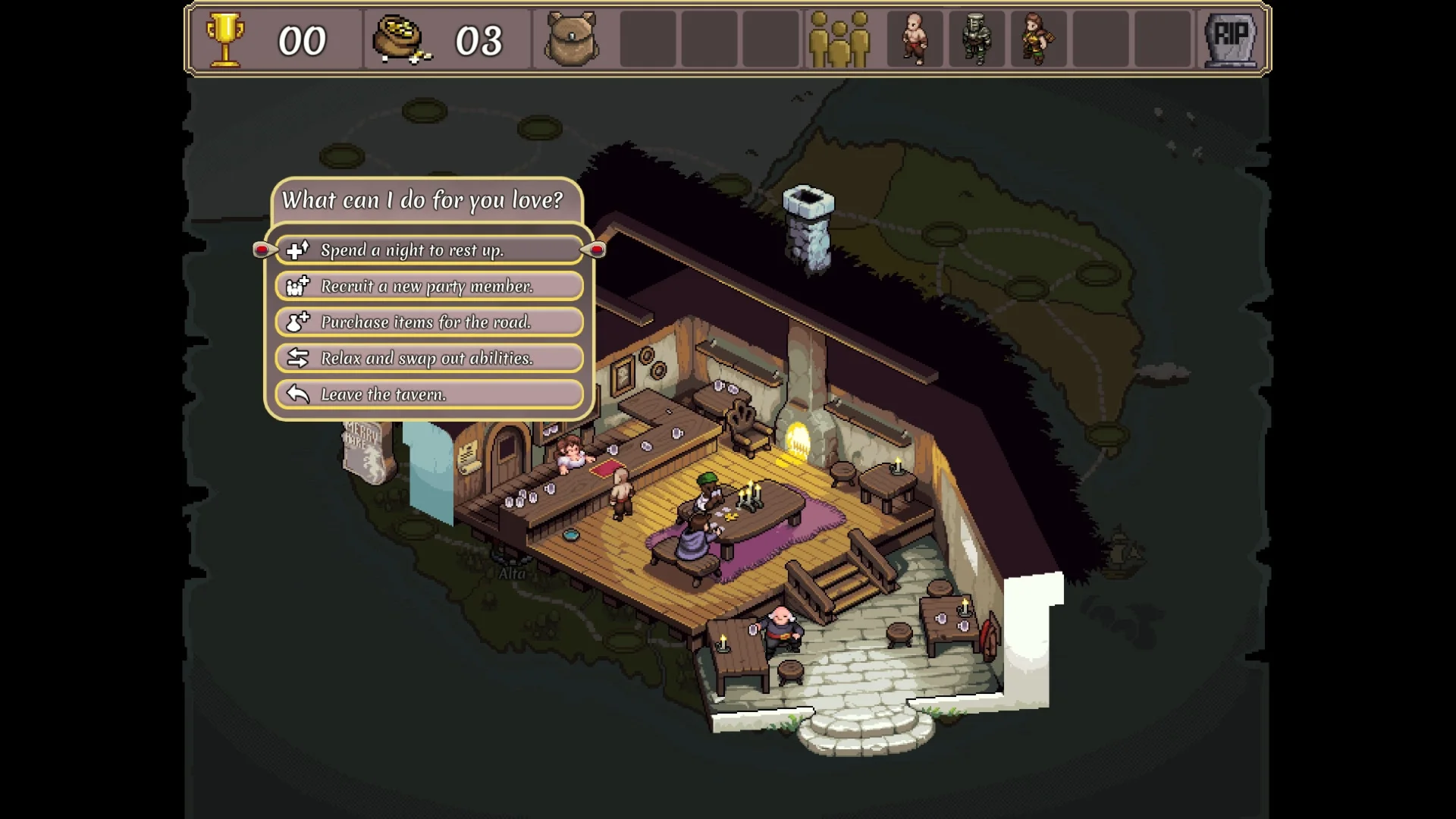Leave the tavern
This screenshot has height=819, width=1456.
429,394
